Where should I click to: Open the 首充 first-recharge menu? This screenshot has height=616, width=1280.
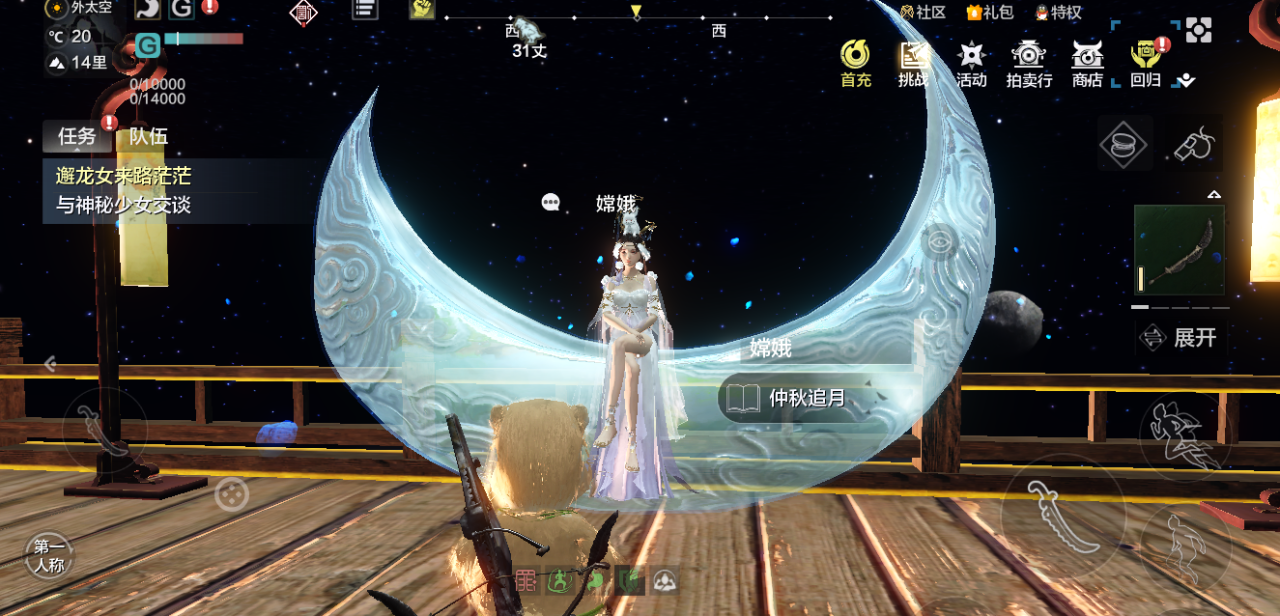(x=855, y=63)
